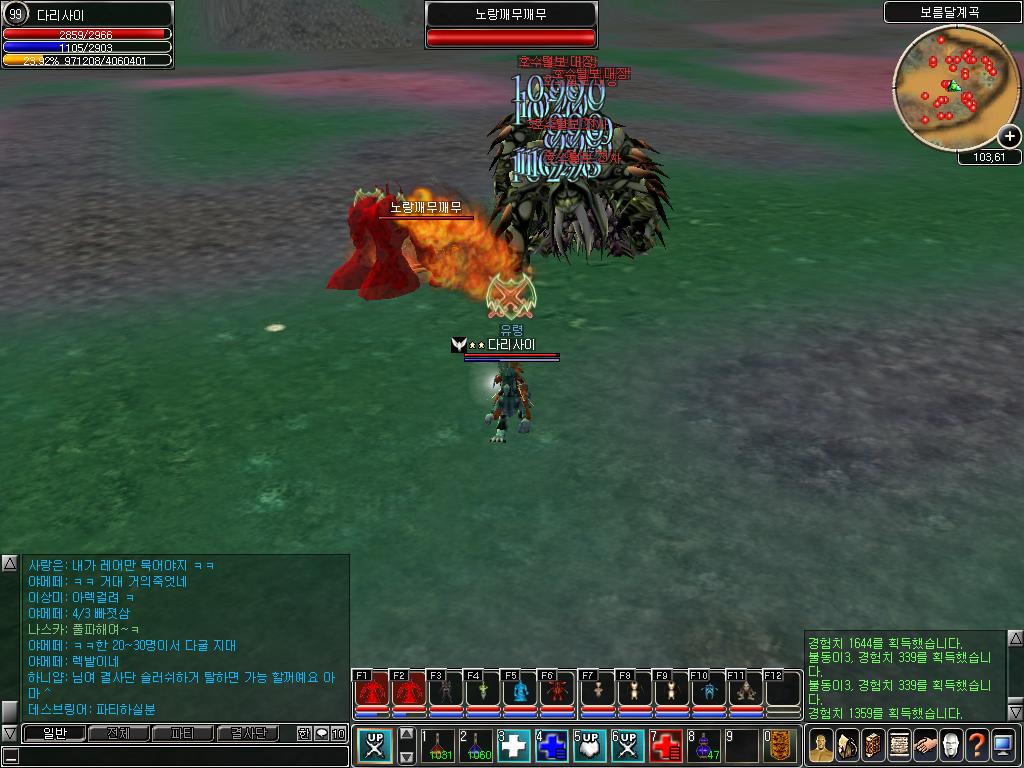1024x768 pixels.
Task: Open the monitor system menu icon
Action: [1003, 745]
